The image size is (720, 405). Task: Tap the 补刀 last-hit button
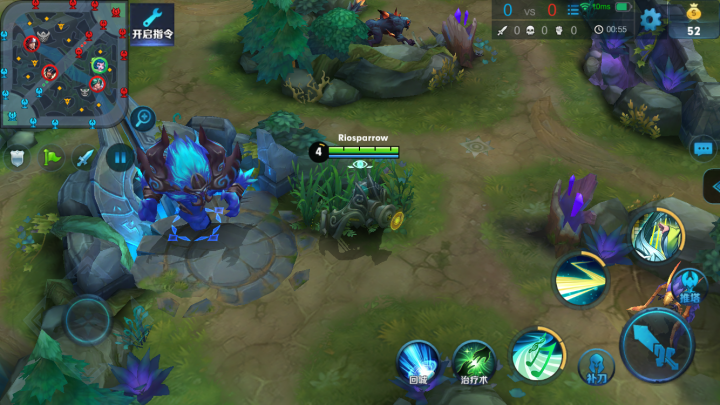coord(595,365)
